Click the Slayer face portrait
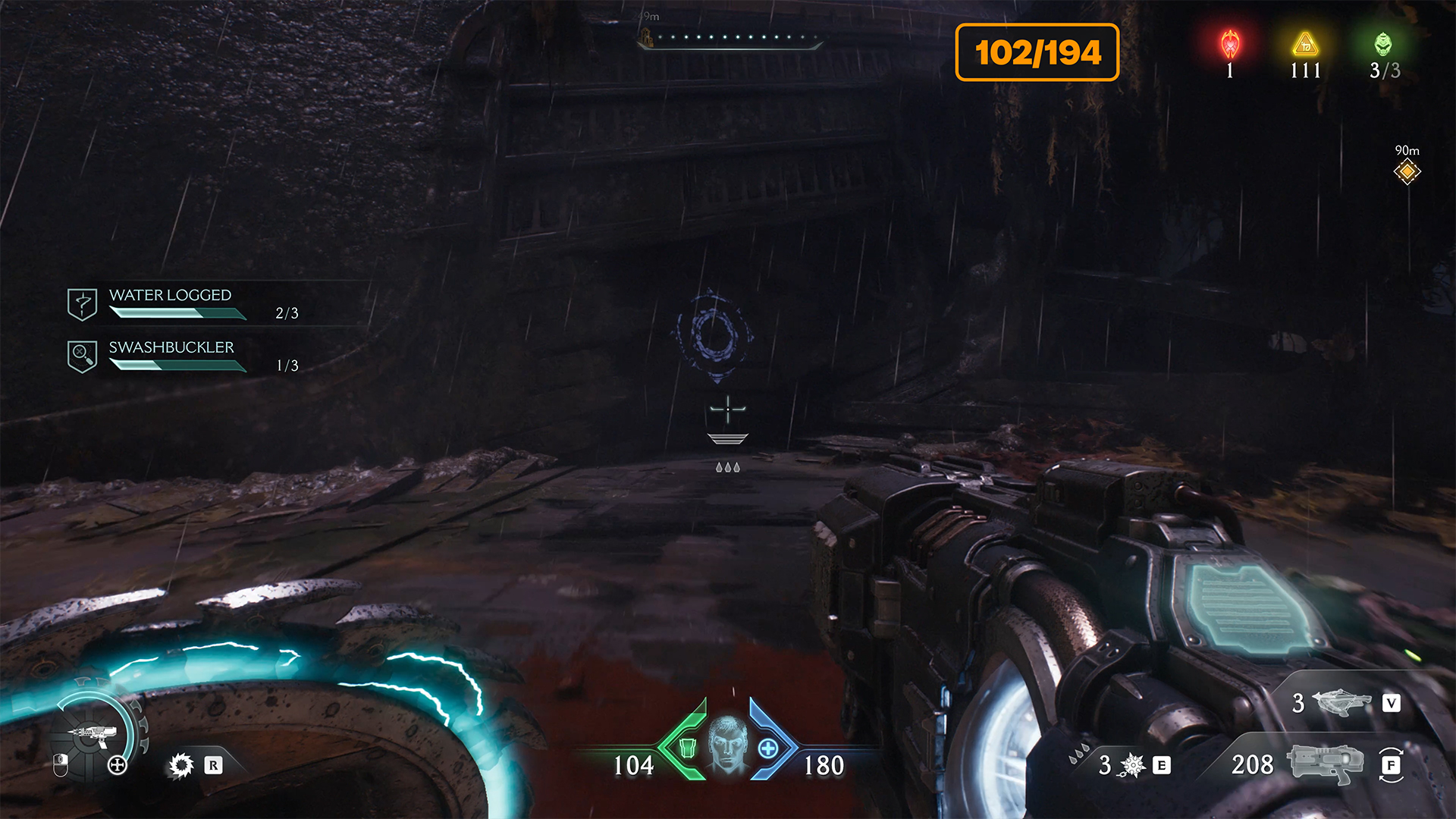This screenshot has height=819, width=1456. tap(727, 744)
